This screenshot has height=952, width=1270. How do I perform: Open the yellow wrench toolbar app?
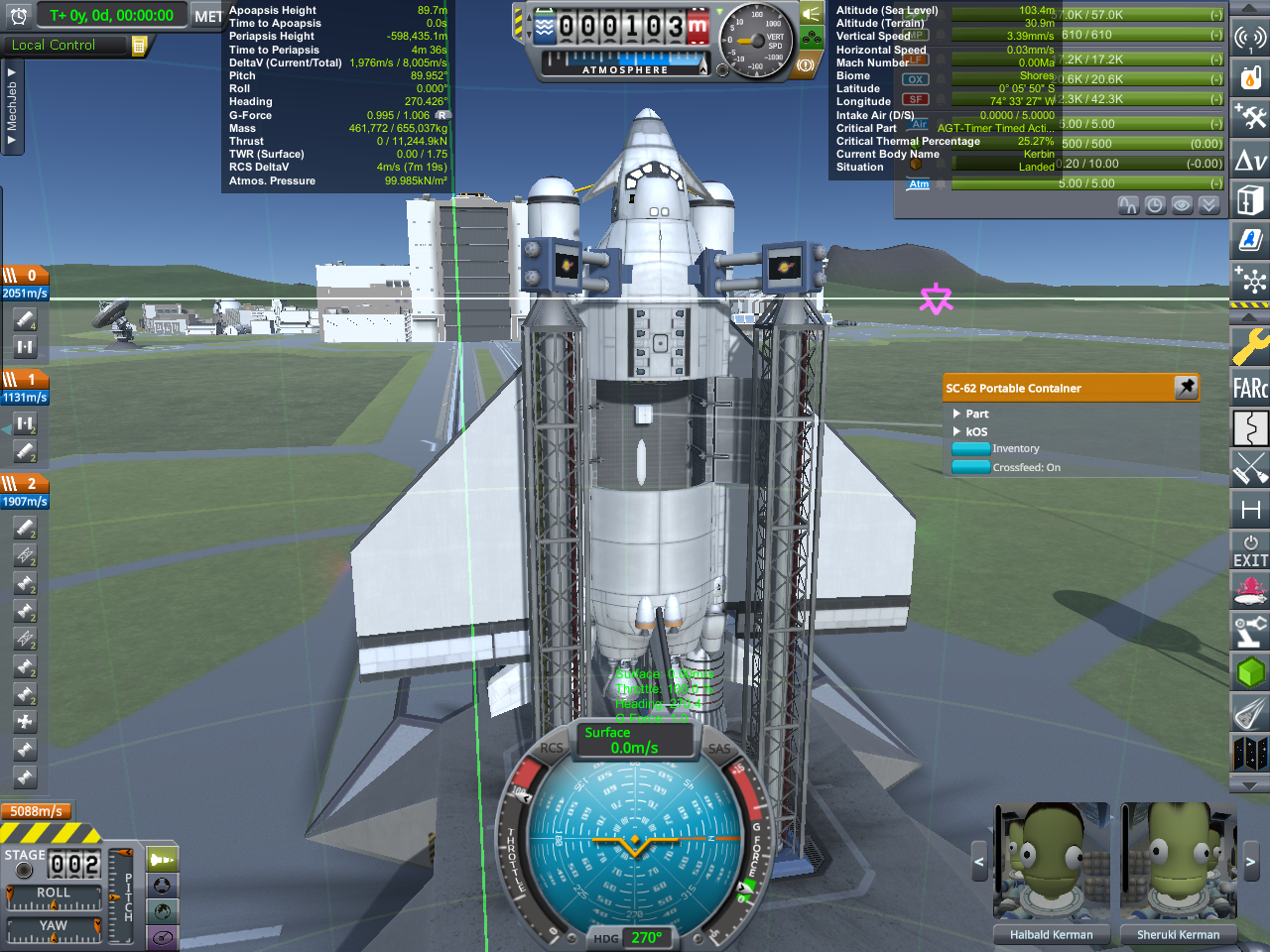click(x=1250, y=347)
